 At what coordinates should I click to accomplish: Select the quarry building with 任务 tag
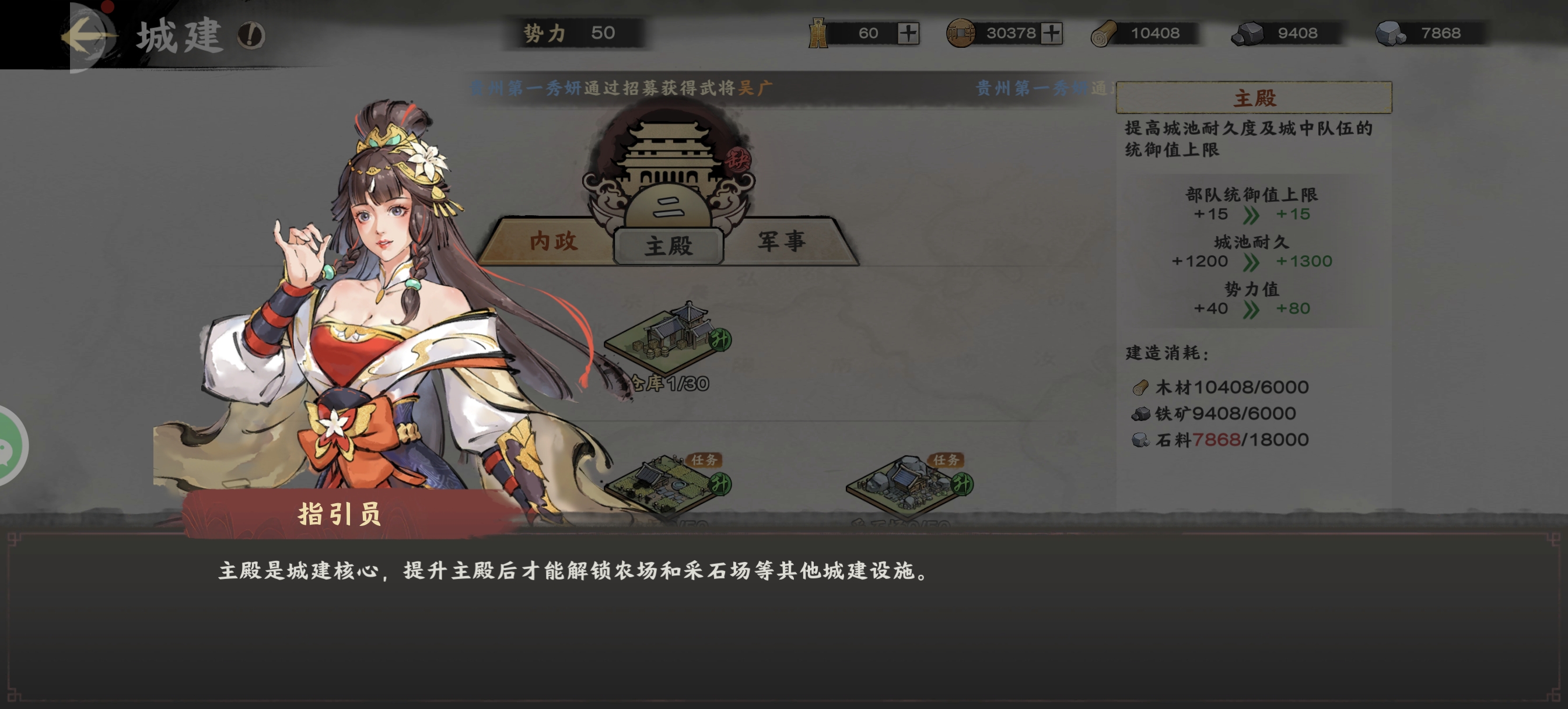908,485
